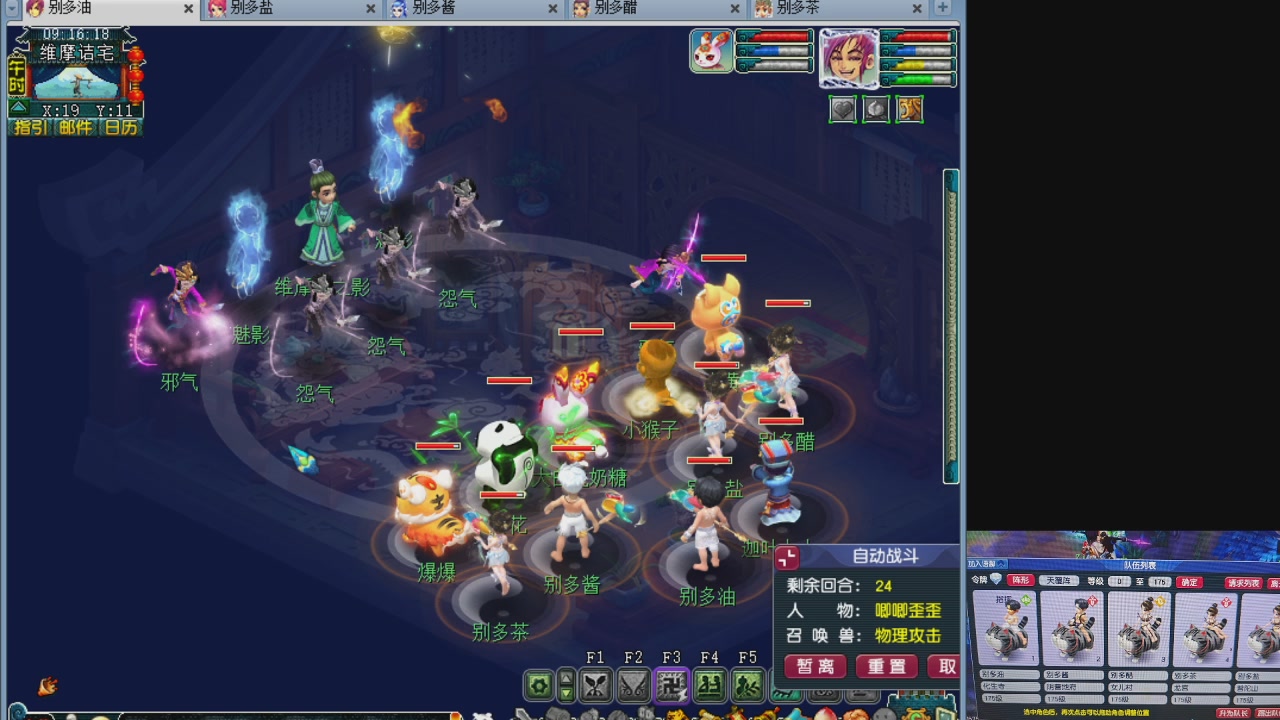The image size is (1280, 720).
Task: Collapse the minimap with the arrow button
Action: [17, 106]
